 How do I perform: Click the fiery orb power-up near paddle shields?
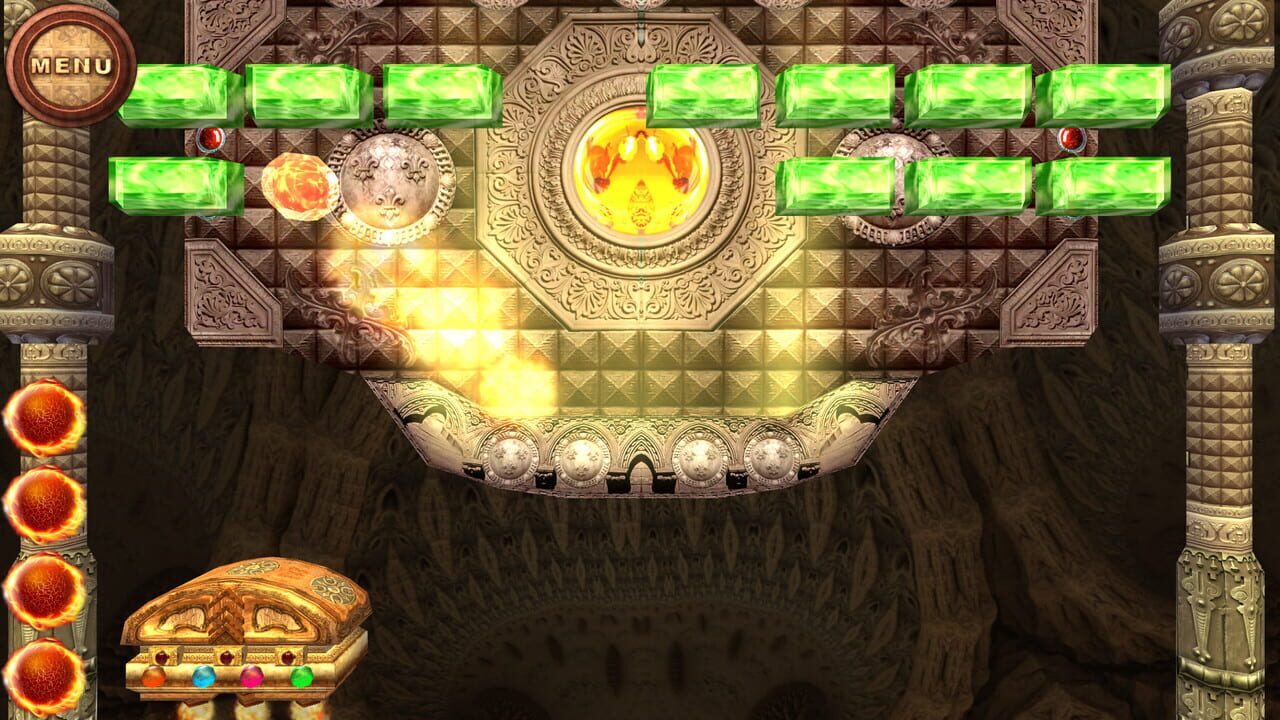pyautogui.click(x=300, y=185)
